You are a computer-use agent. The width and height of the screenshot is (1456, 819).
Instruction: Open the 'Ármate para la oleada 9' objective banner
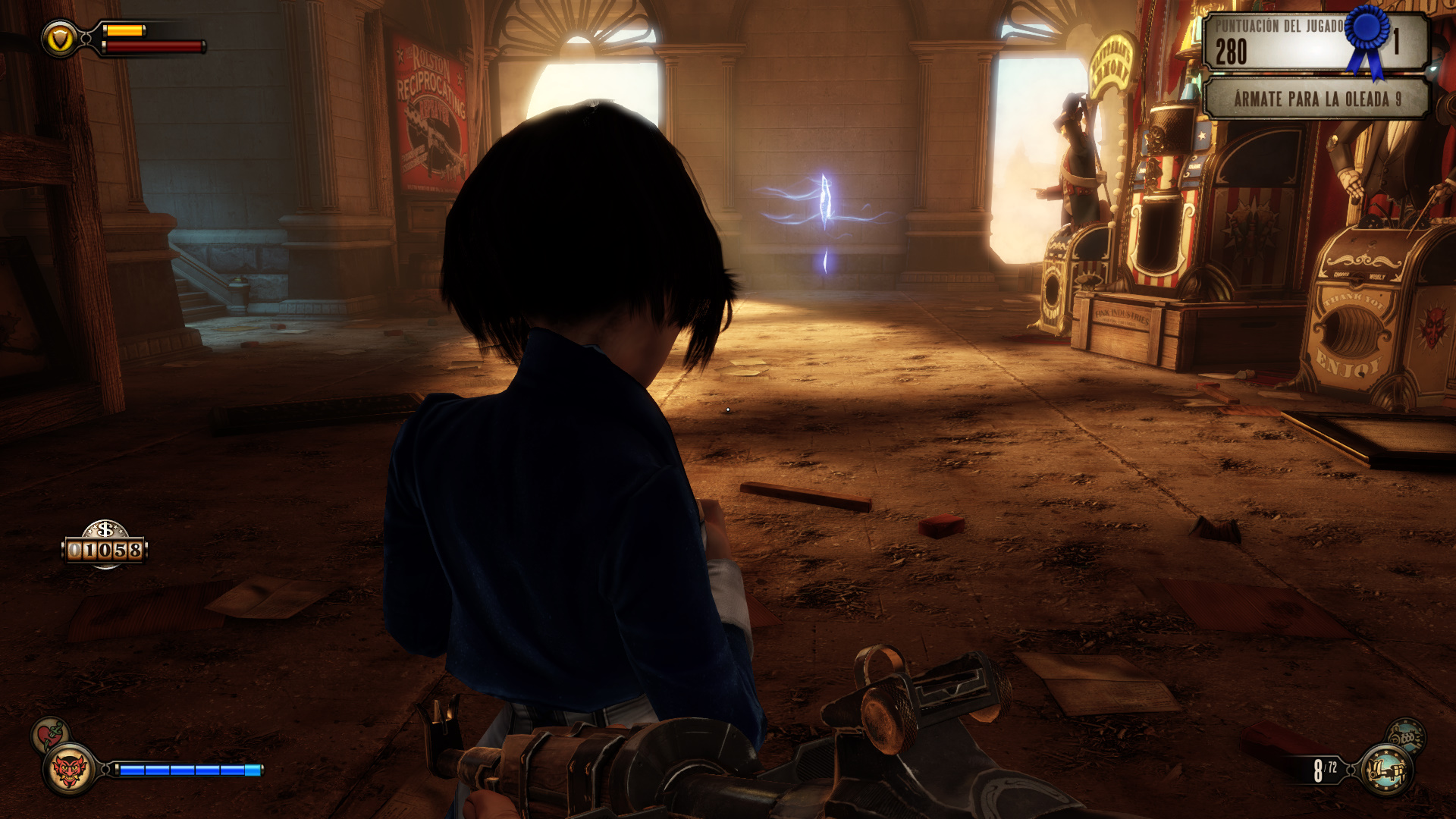[1316, 99]
